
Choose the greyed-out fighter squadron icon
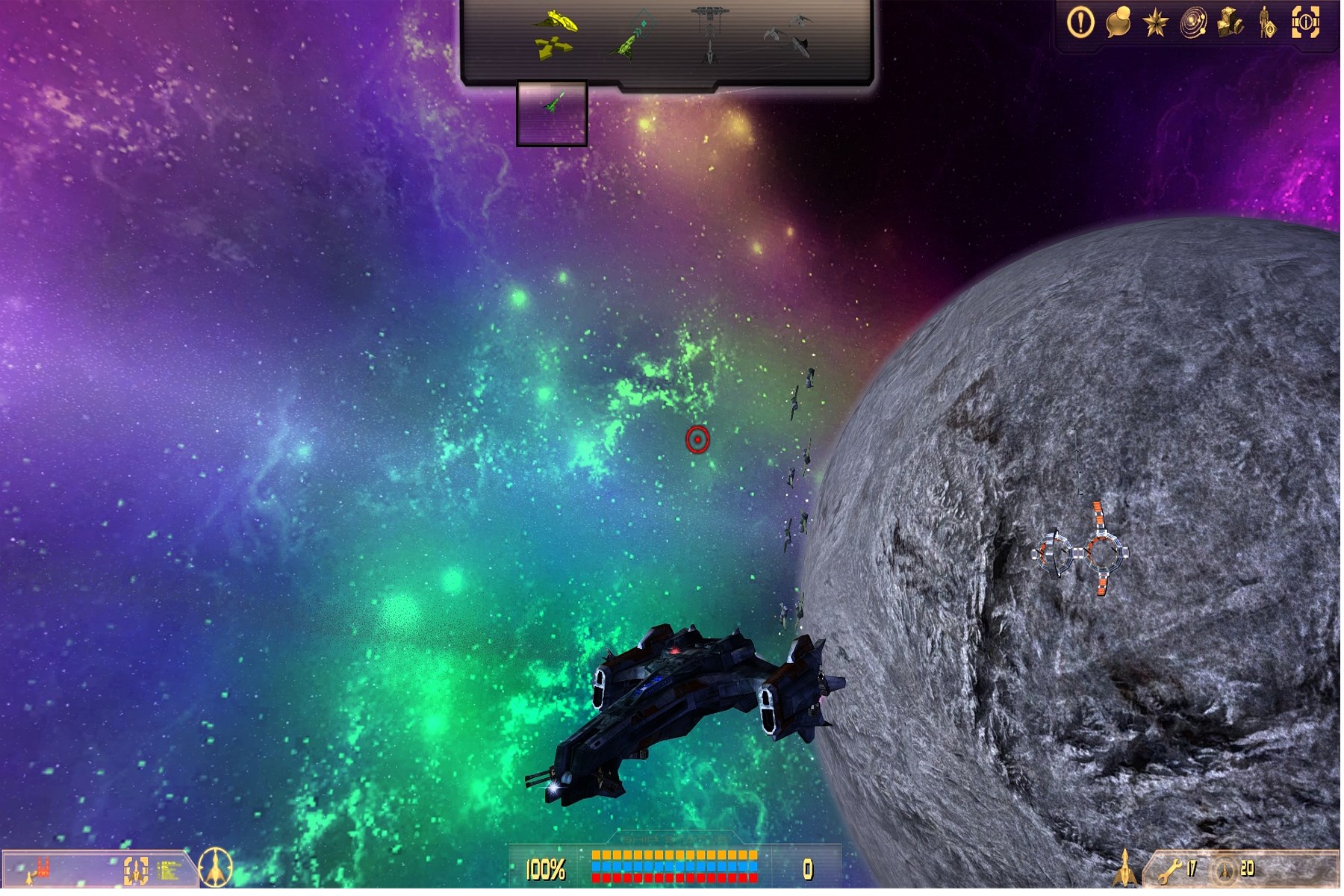tap(790, 35)
